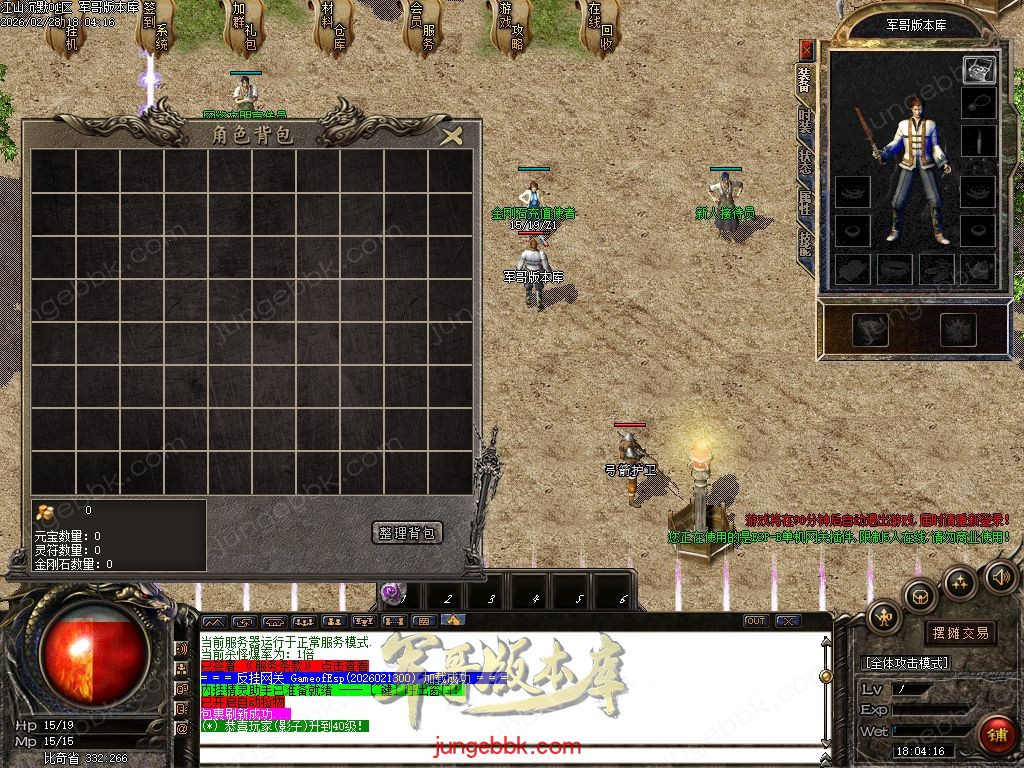Select the purple orb in hotbar slot 1
1024x768 pixels.
pos(397,594)
